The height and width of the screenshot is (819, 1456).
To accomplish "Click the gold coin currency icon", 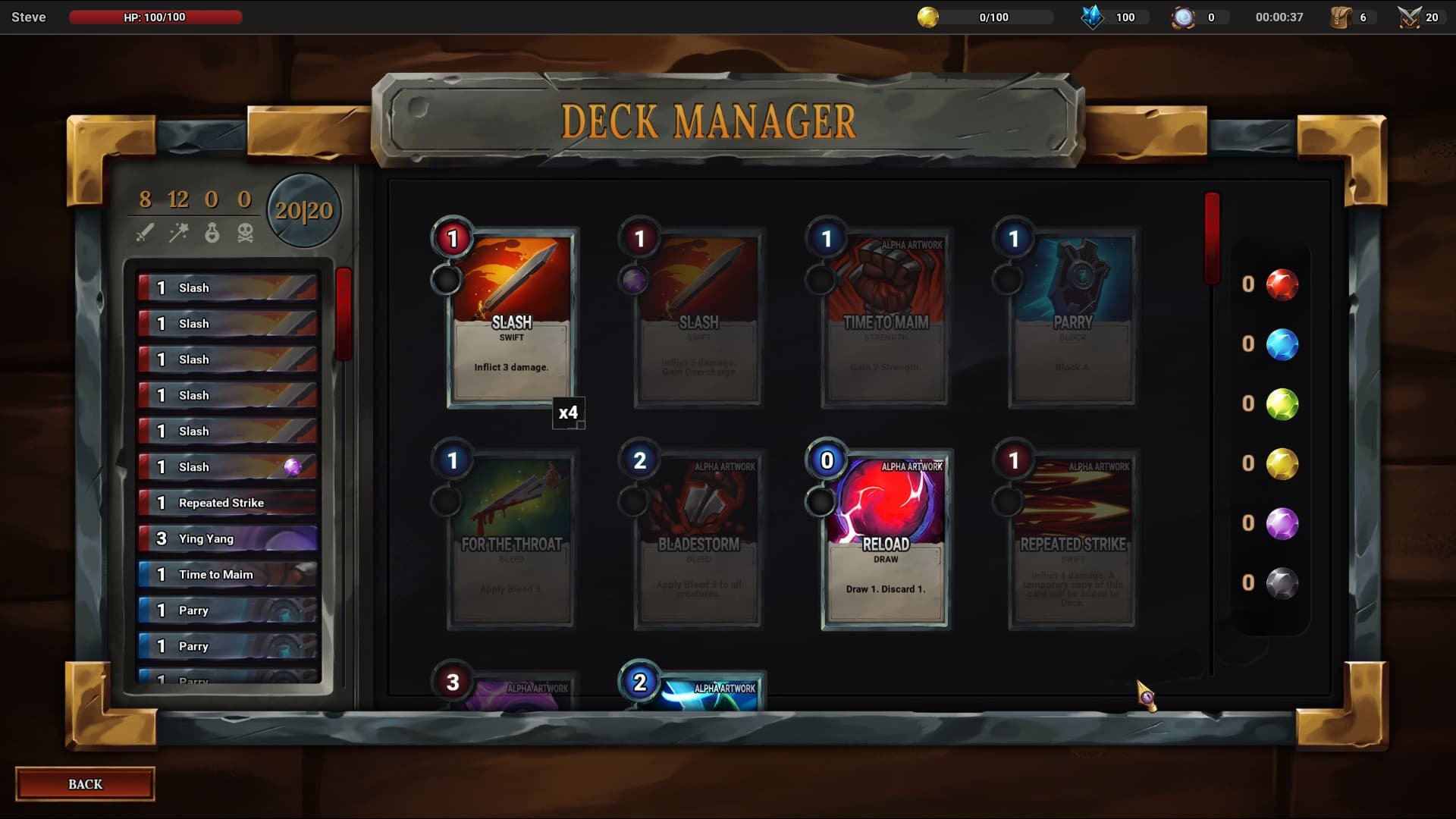I will coord(928,16).
